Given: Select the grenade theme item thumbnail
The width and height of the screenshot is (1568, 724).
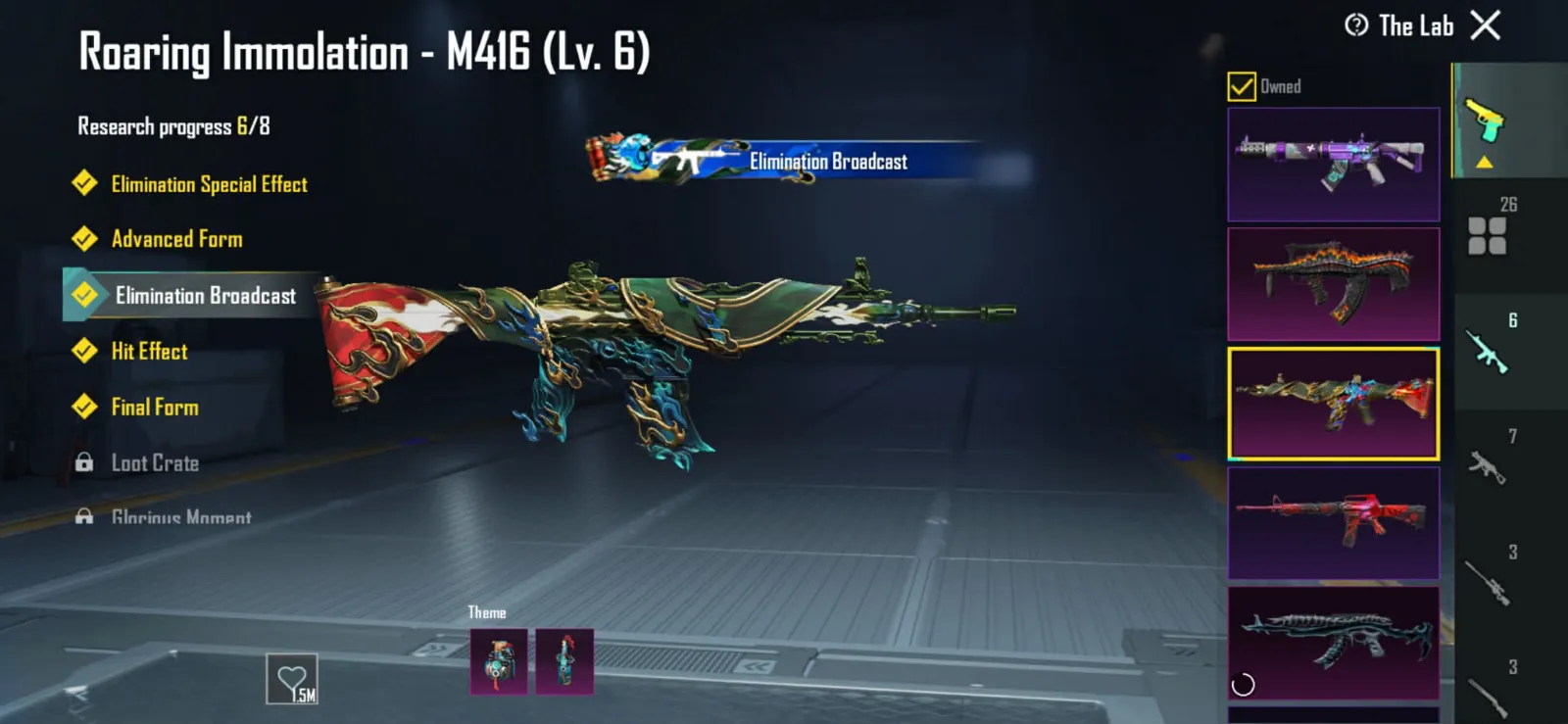Looking at the screenshot, I should [499, 661].
